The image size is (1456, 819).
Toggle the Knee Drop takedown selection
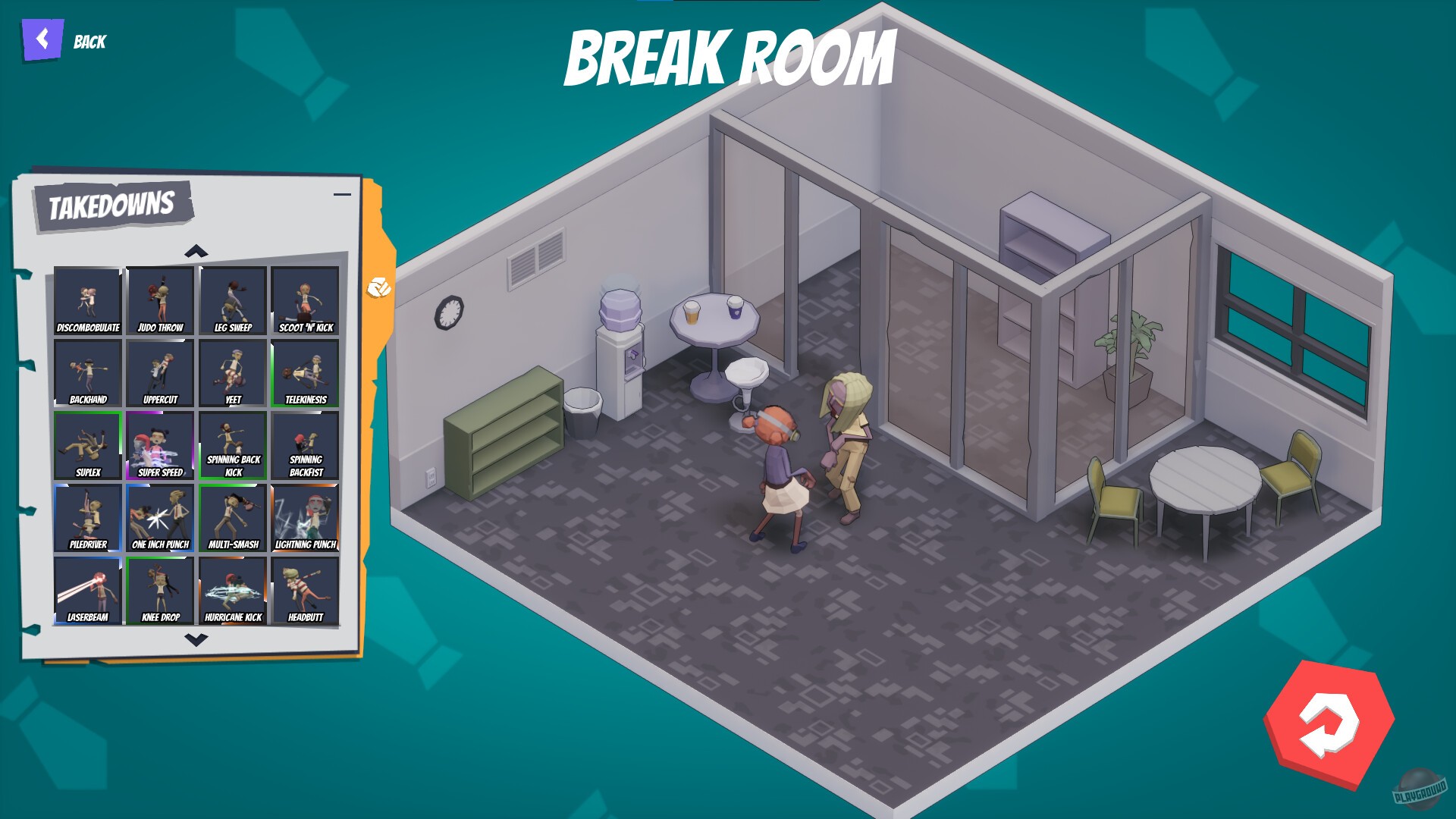(159, 589)
